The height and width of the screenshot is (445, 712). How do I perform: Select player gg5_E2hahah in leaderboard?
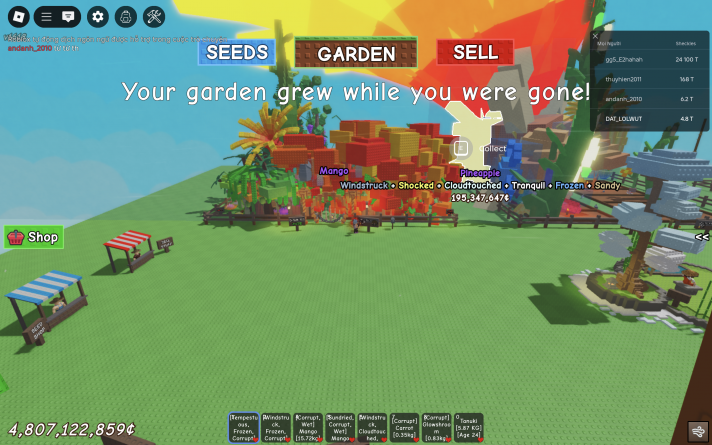(652, 59)
